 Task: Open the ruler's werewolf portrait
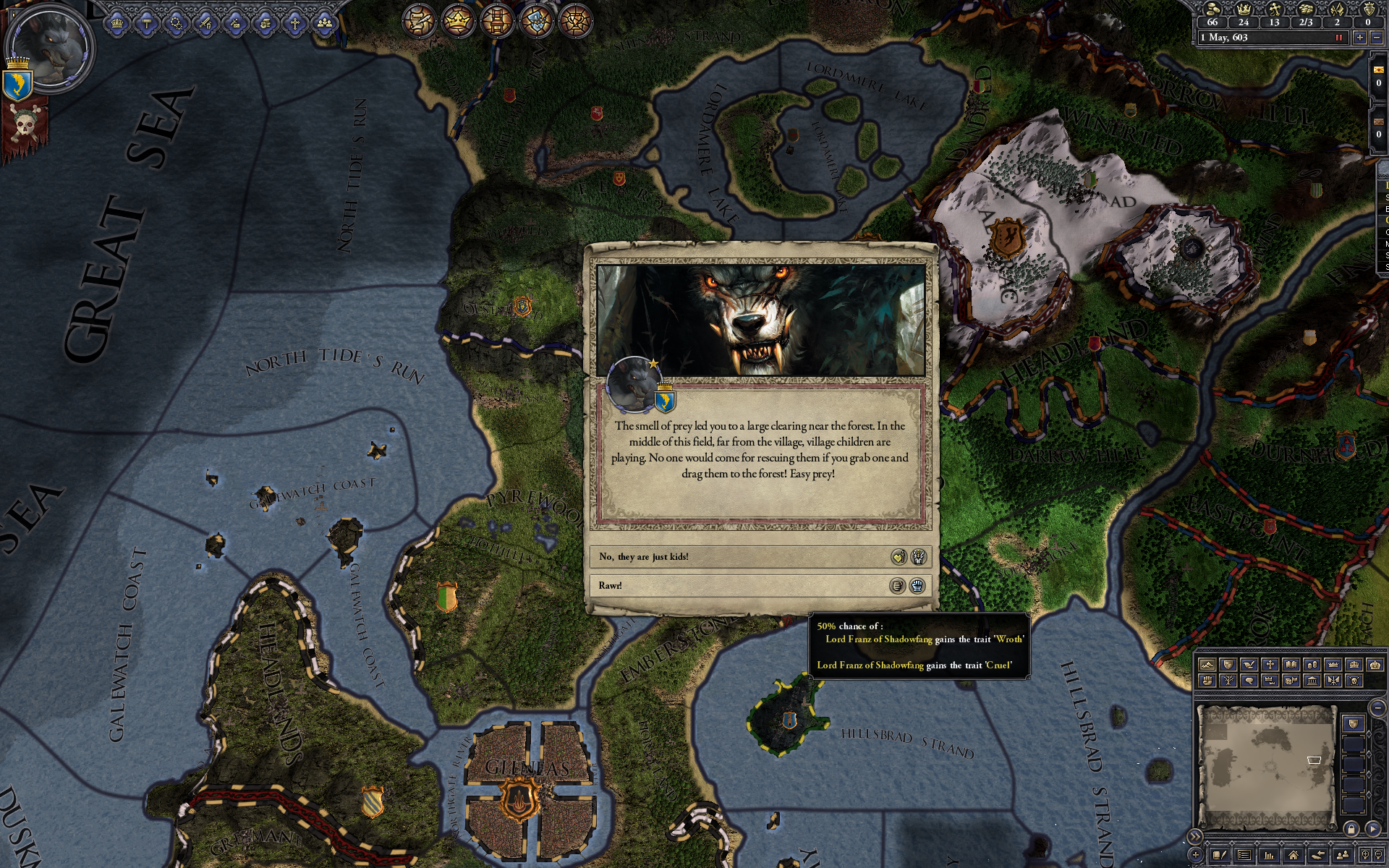(49, 49)
